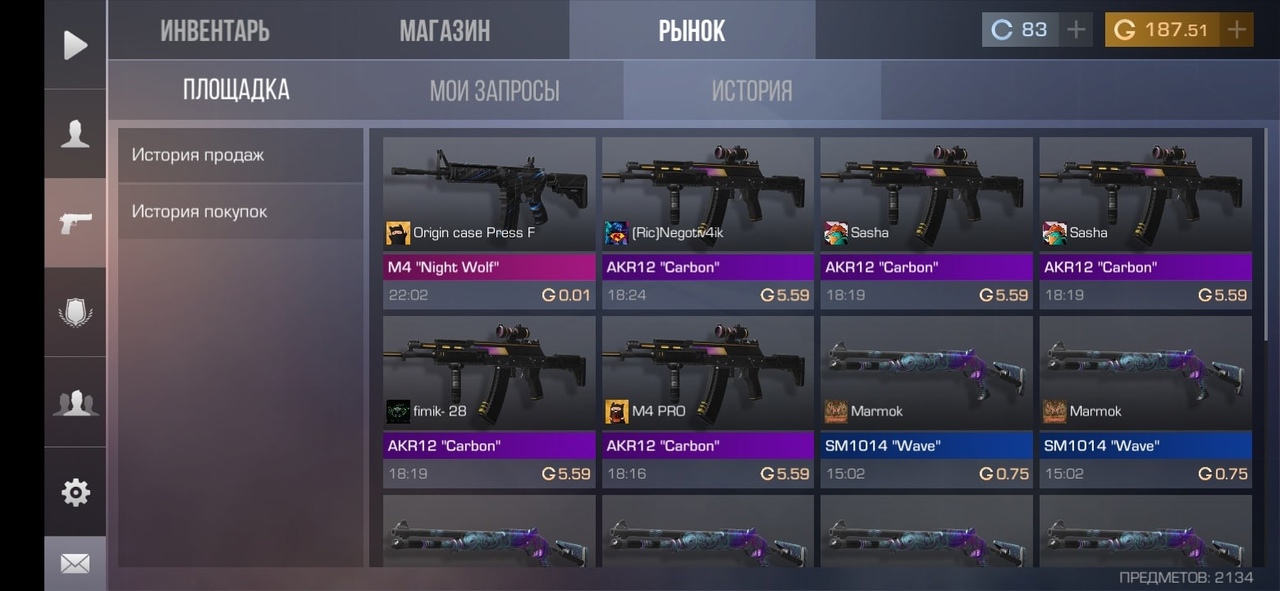Show the Мои запросы sub-tab

pos(494,91)
